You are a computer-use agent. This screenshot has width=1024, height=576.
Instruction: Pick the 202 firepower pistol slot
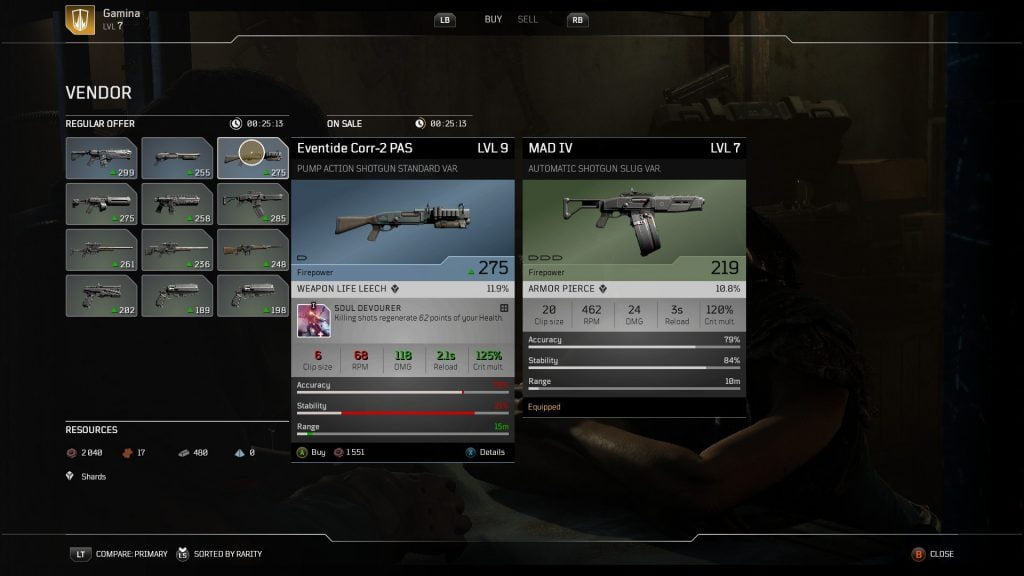[x=101, y=295]
